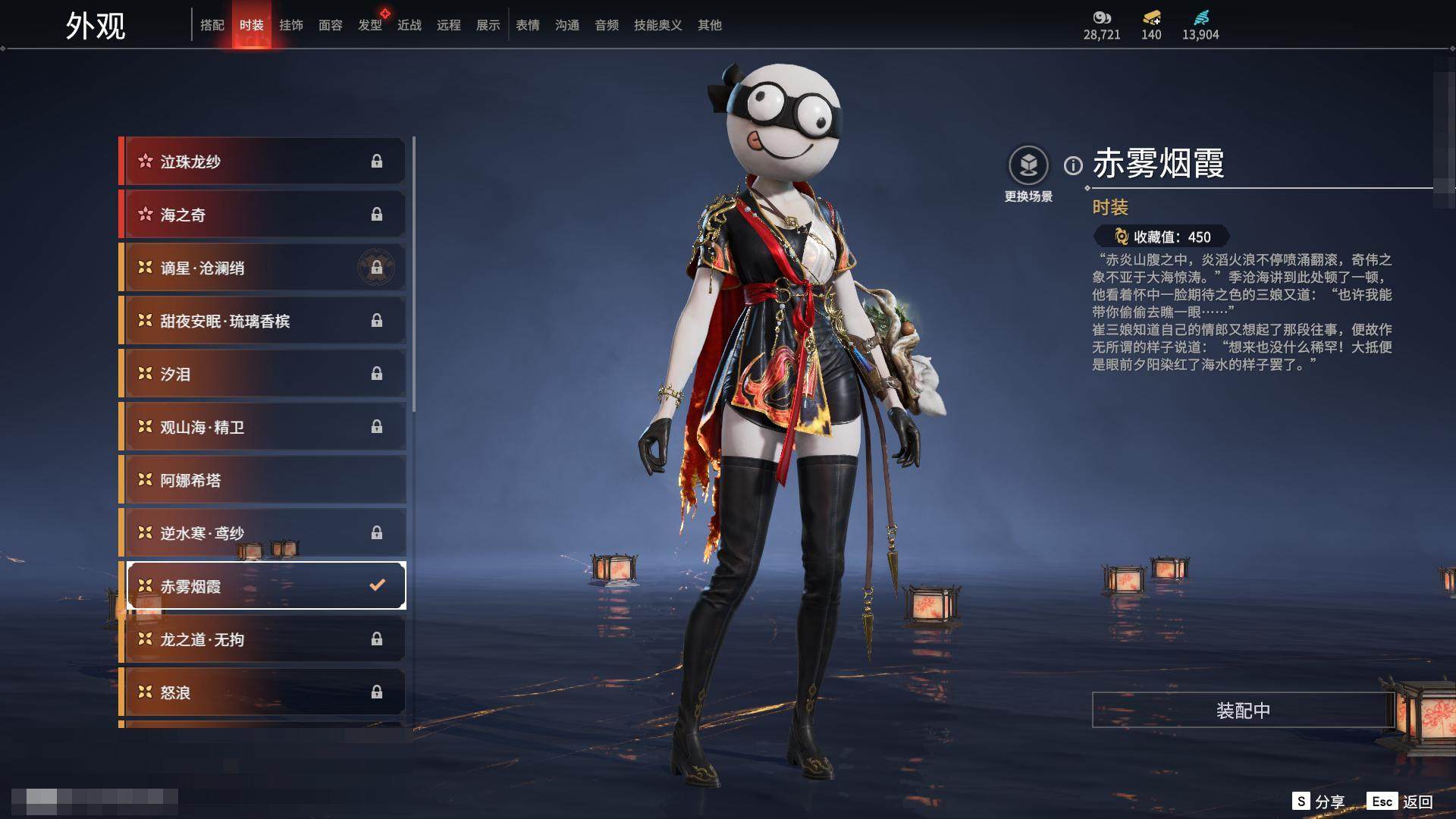Open the 近战 melee tab
Viewport: 1456px width, 819px height.
[409, 25]
